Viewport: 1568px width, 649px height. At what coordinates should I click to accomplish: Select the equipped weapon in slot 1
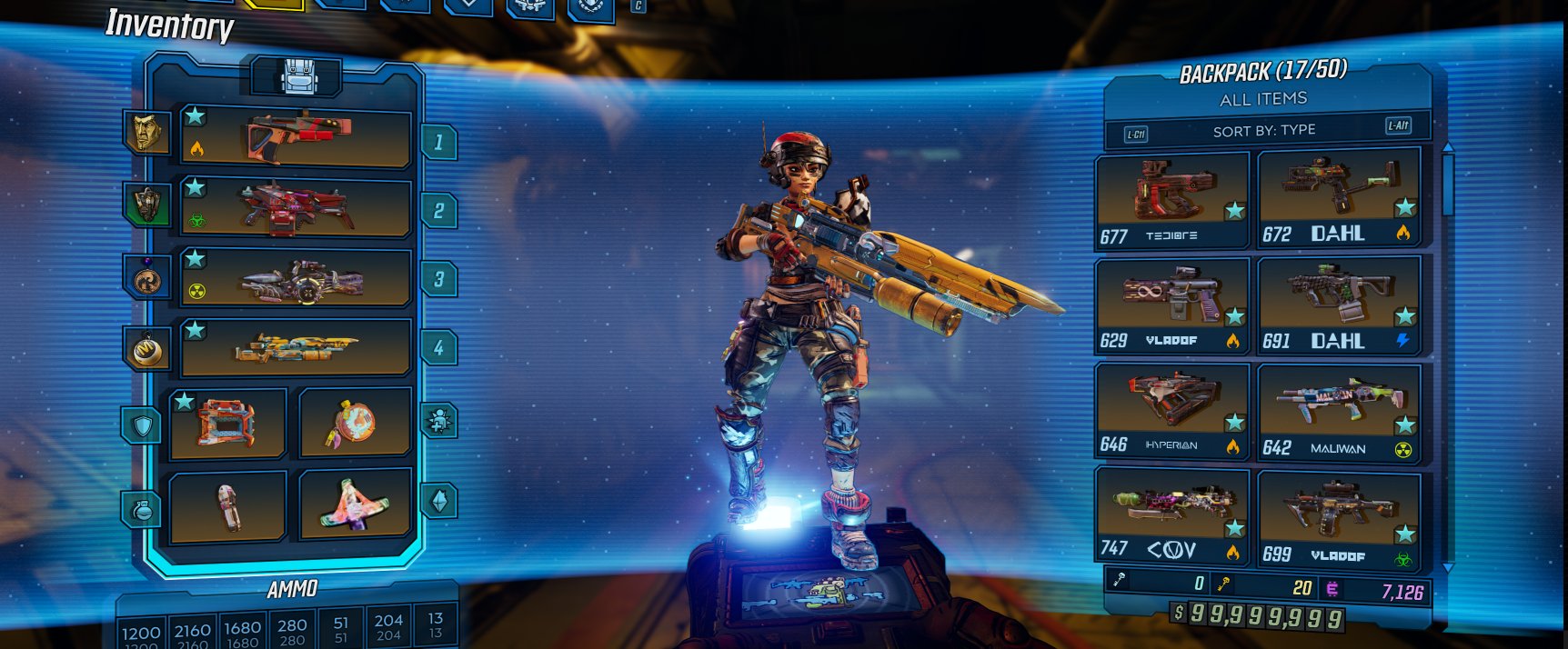[x=295, y=138]
